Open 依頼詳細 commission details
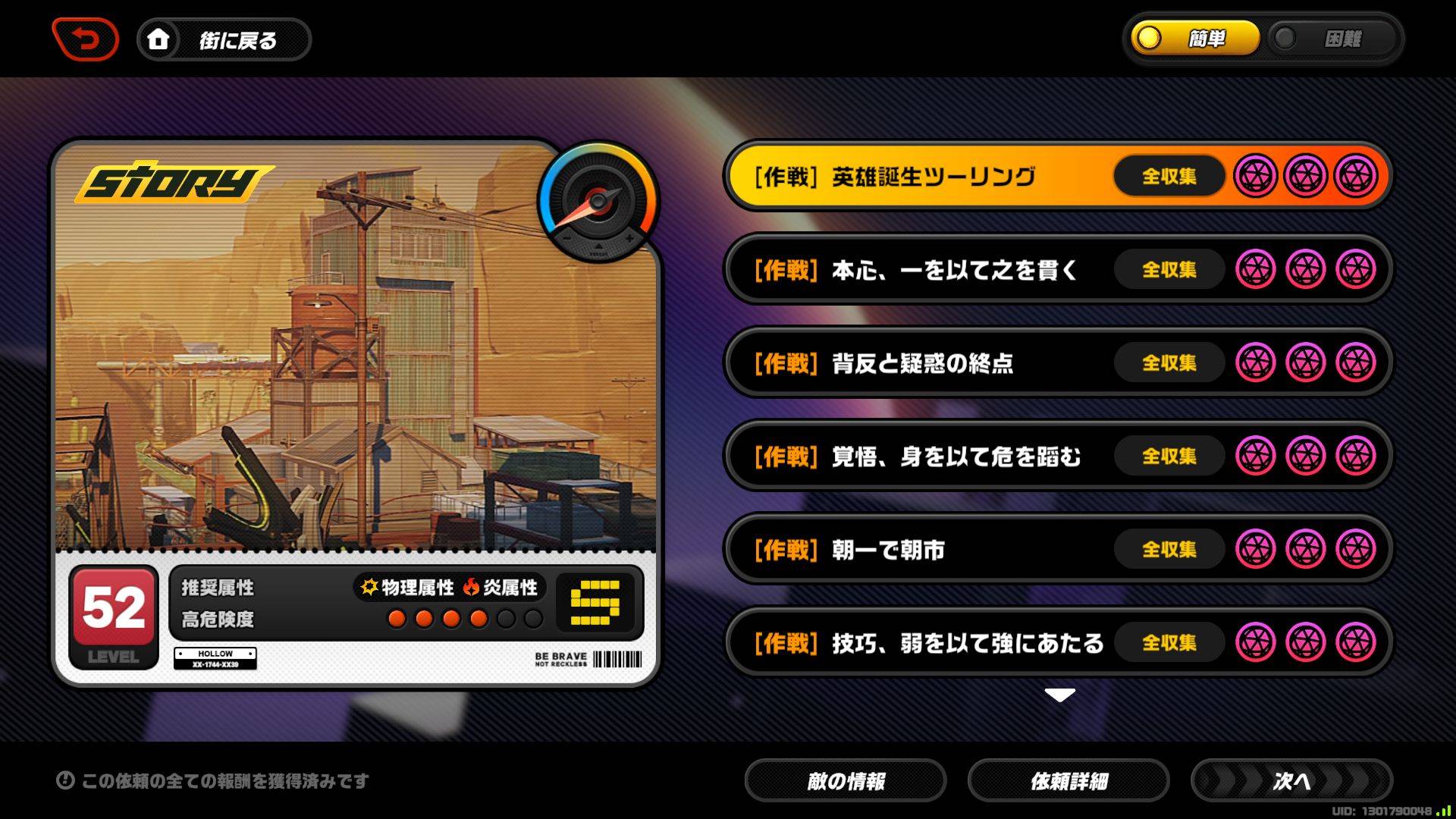Viewport: 1456px width, 819px height. pos(1069,780)
